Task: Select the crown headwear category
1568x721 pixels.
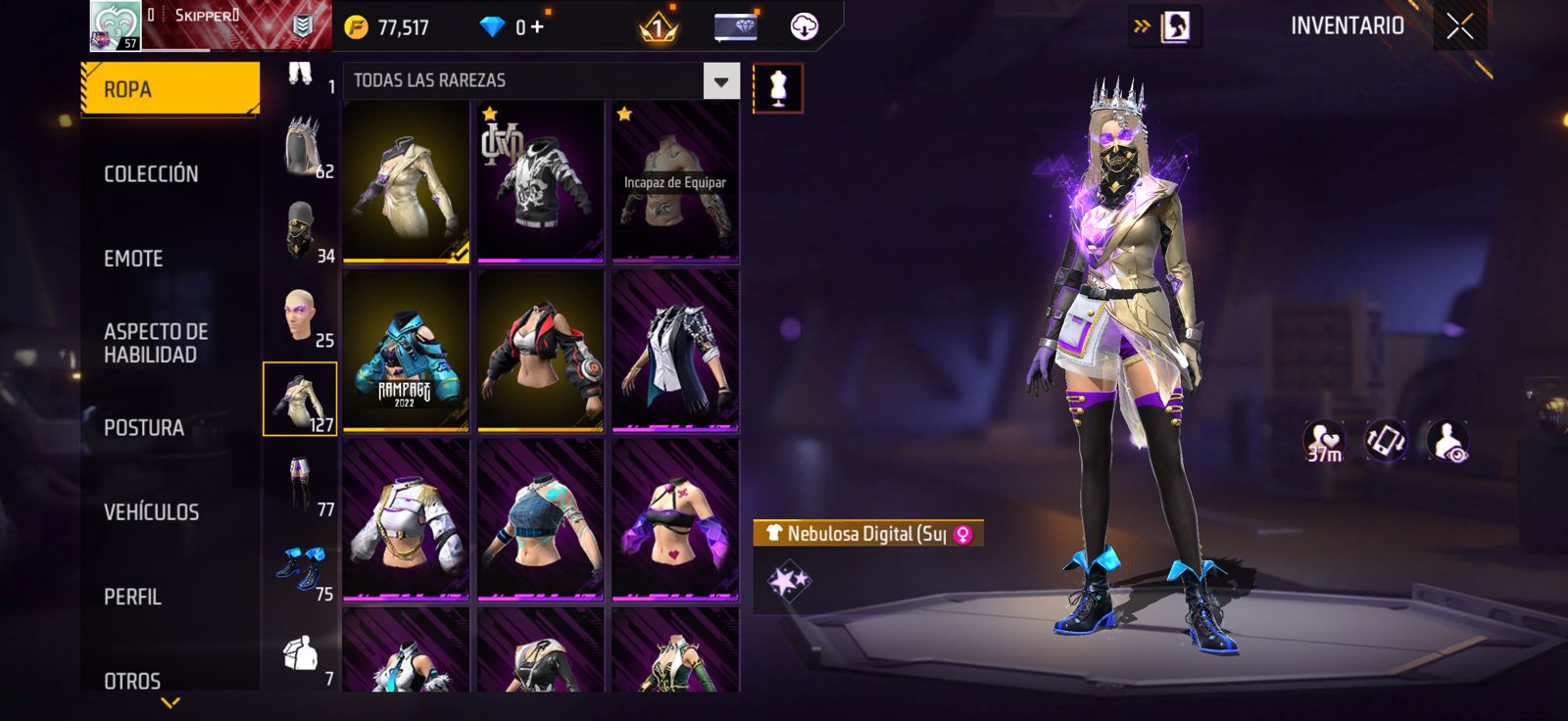Action: (302, 146)
